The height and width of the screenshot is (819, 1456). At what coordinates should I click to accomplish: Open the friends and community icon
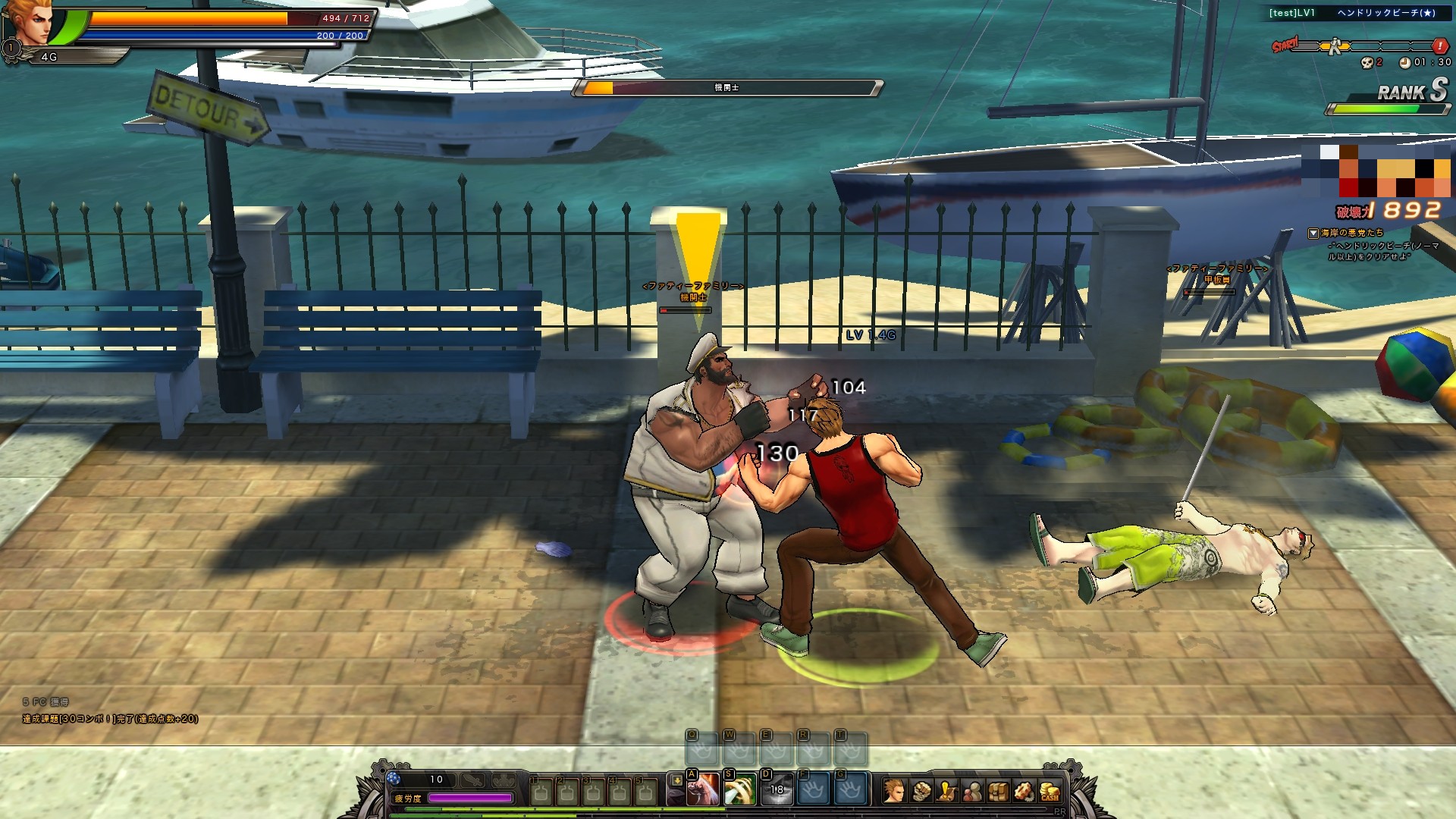point(972,791)
